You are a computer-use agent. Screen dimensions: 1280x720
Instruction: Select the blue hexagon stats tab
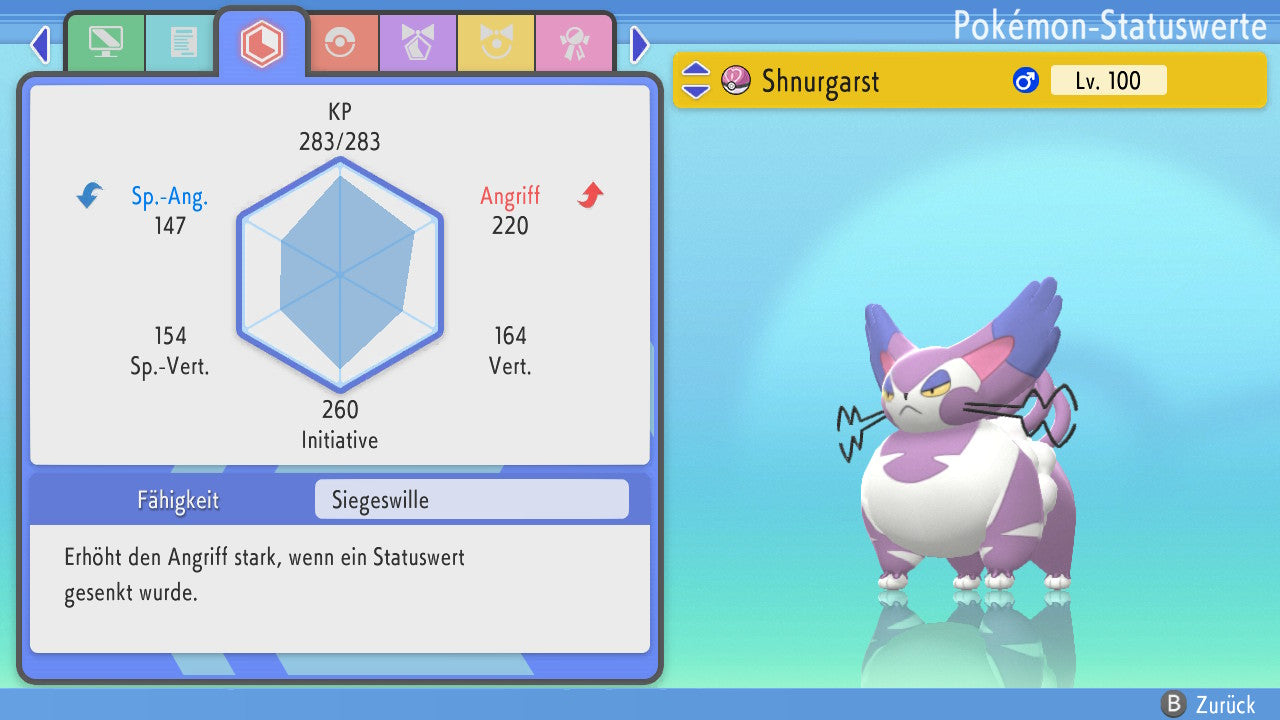[262, 43]
